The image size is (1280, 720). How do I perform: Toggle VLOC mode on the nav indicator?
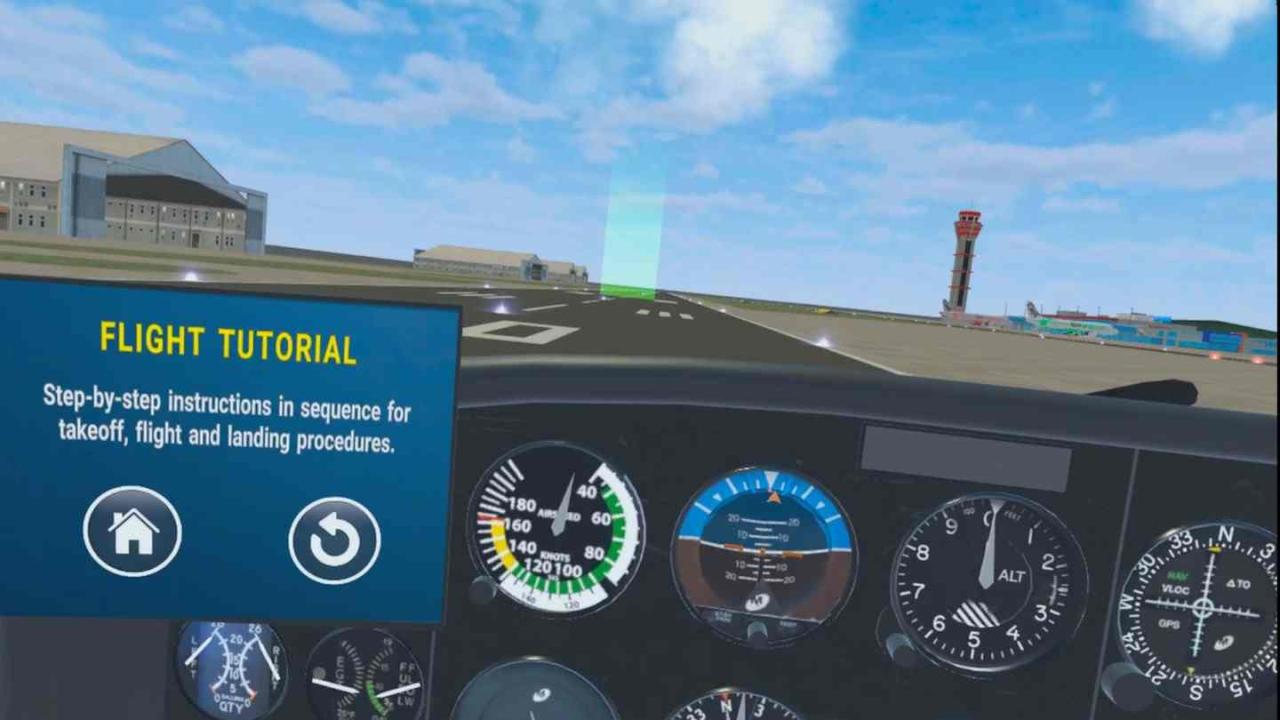coord(1176,590)
